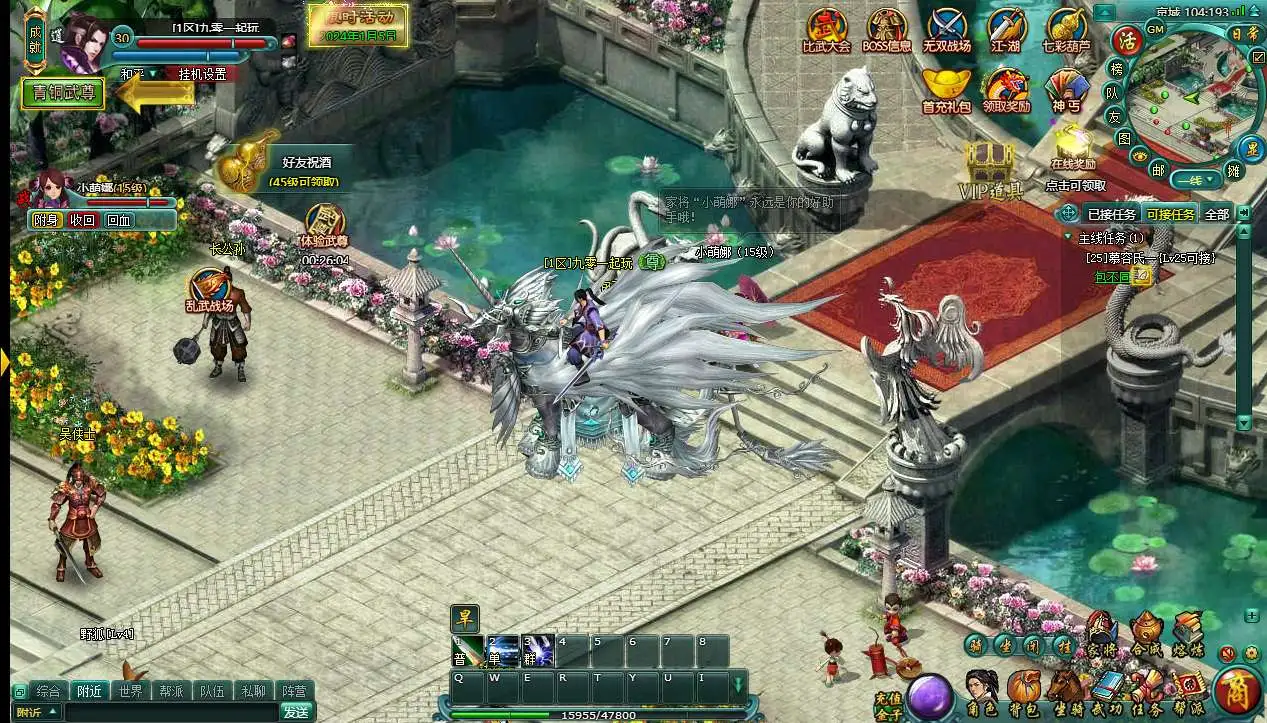This screenshot has height=723, width=1267.
Task: Open the 乱武战场 event icon
Action: pyautogui.click(x=209, y=290)
